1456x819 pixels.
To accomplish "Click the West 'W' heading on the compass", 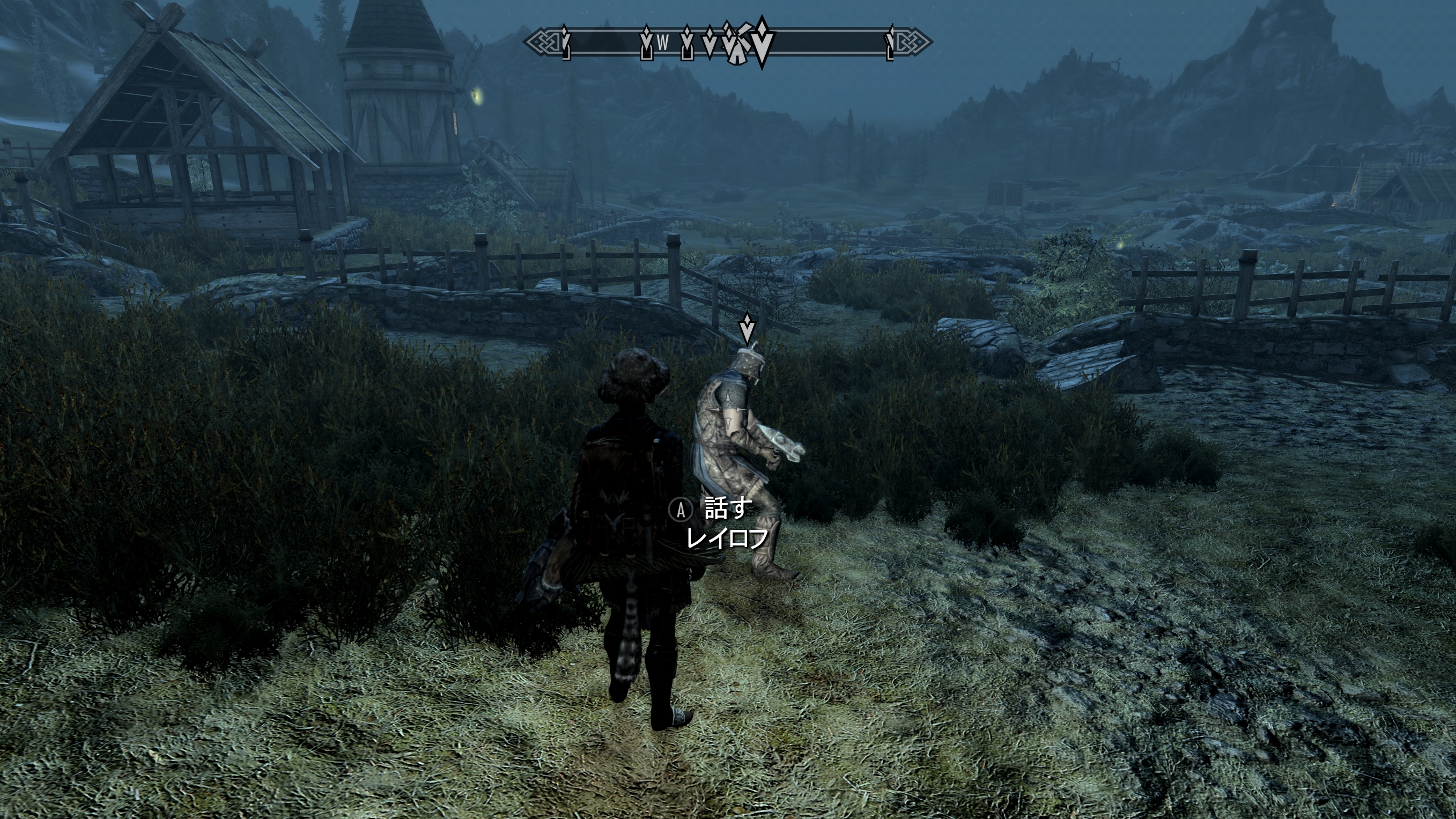I will tap(663, 42).
